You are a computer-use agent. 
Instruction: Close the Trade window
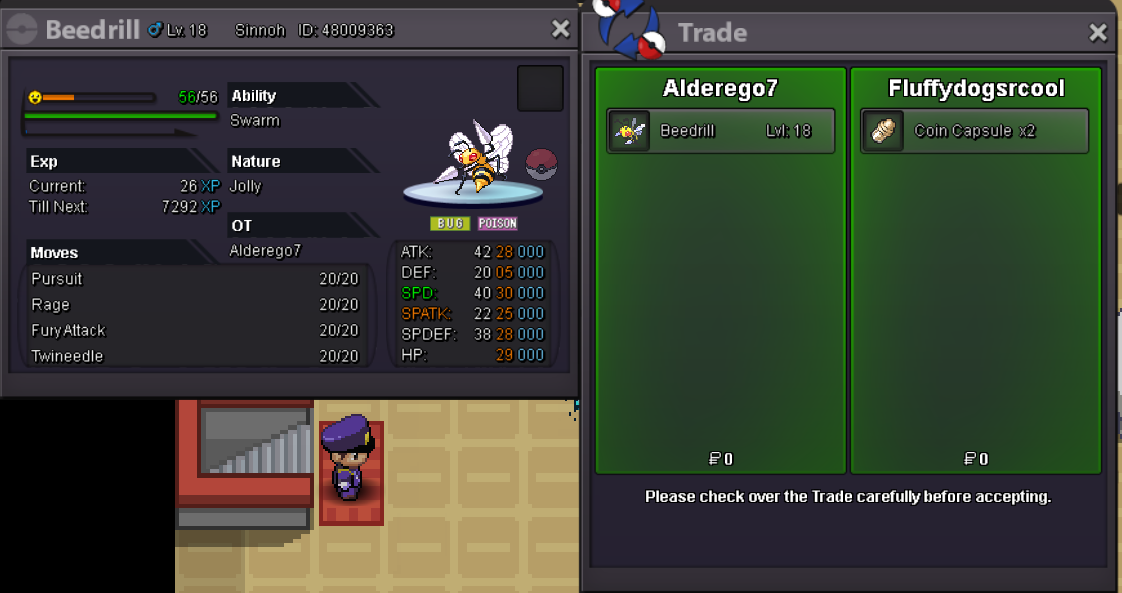point(1098,33)
